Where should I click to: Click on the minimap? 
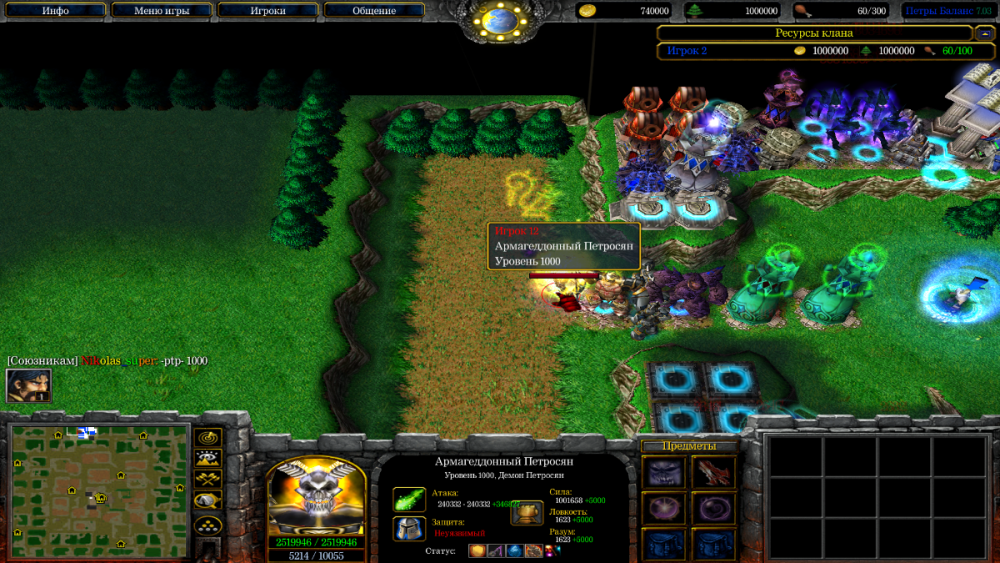[100, 486]
